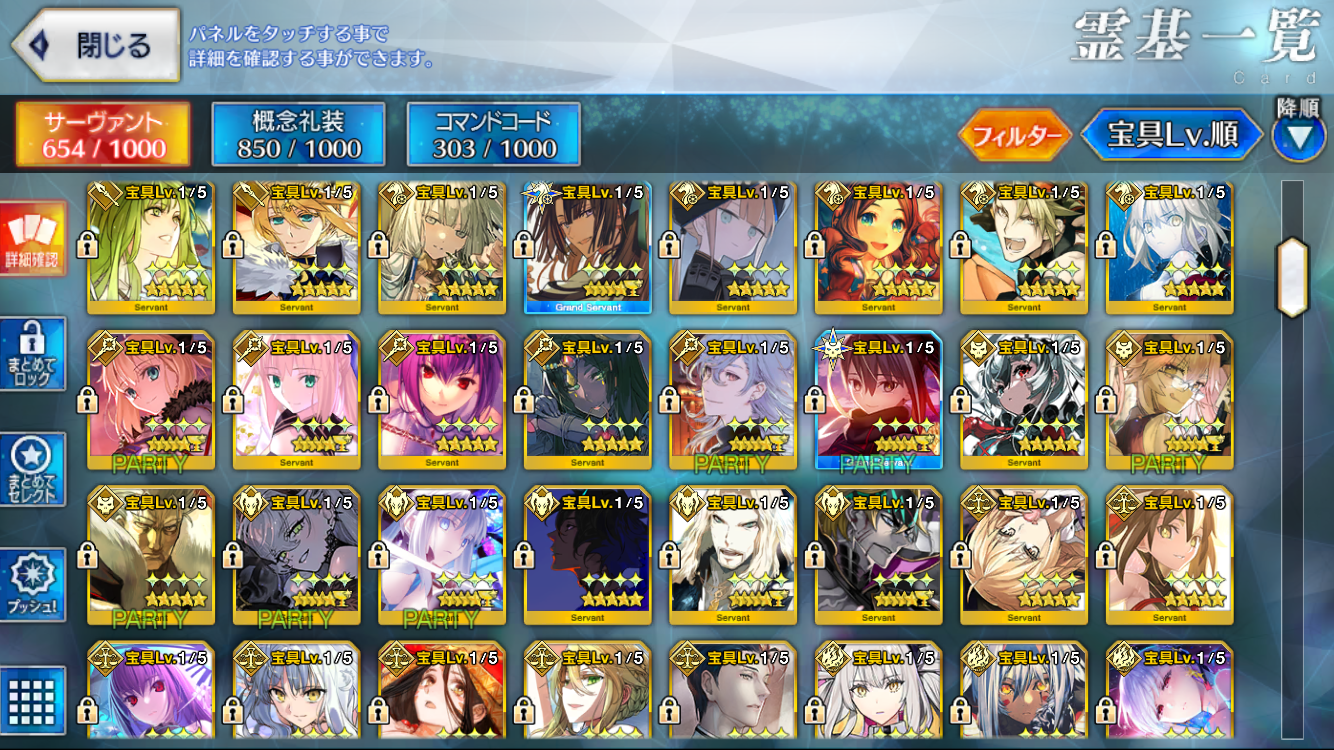This screenshot has width=1334, height=750.
Task: Toggle the 降順 descending order arrow
Action: click(1299, 137)
